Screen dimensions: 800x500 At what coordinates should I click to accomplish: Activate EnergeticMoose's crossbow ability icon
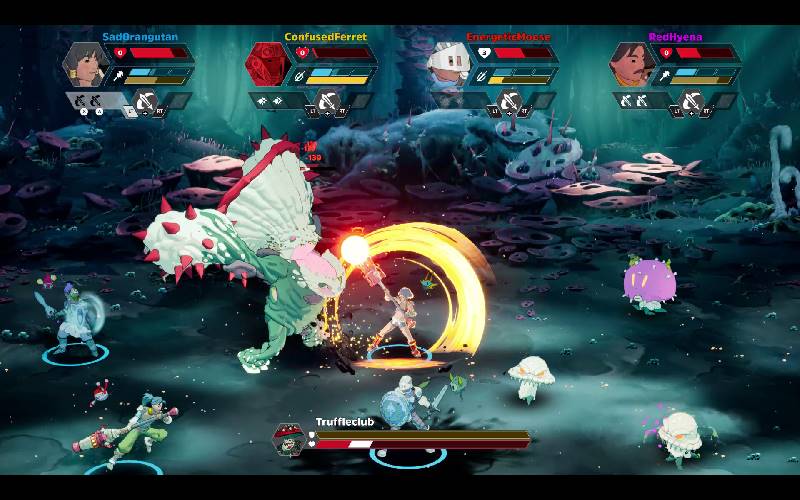[x=510, y=101]
